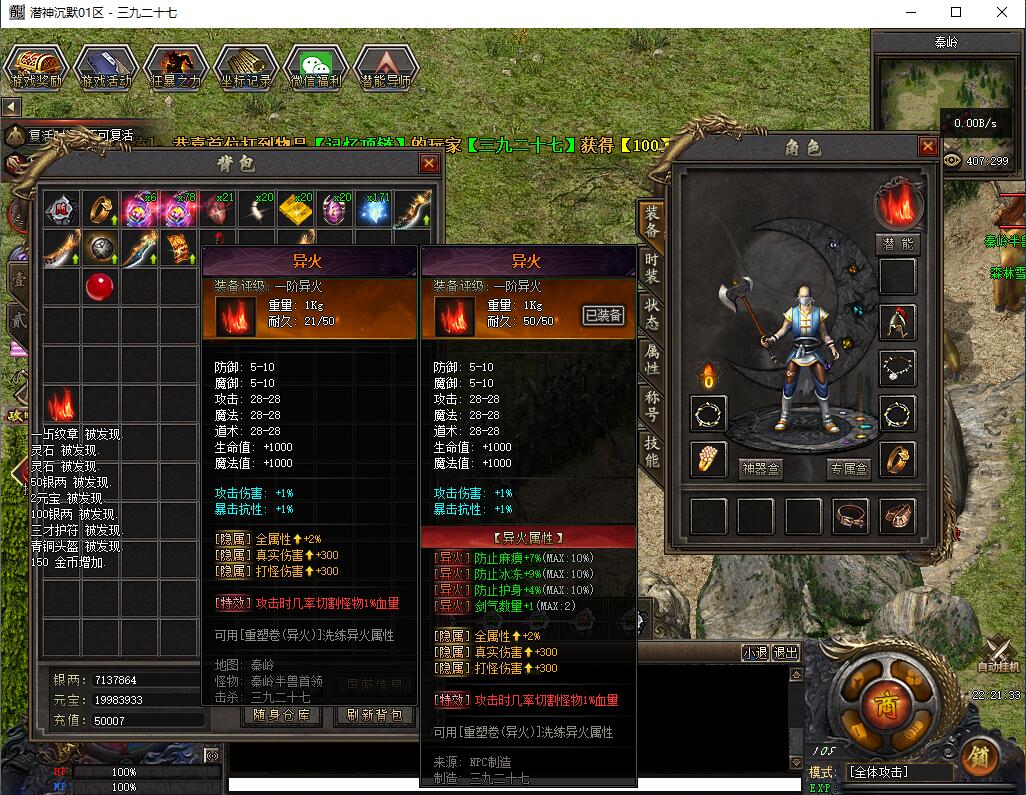
Task: Open the 微信福利 WeChat icon
Action: [316, 67]
